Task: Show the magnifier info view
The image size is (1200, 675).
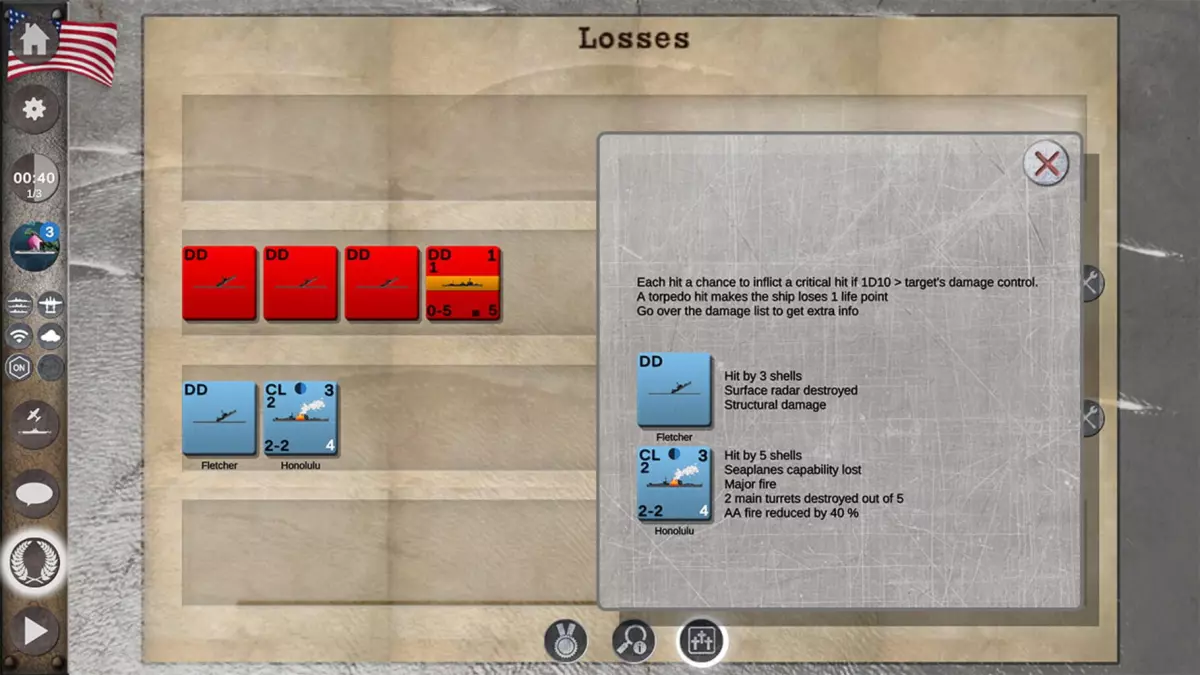Action: coord(633,641)
